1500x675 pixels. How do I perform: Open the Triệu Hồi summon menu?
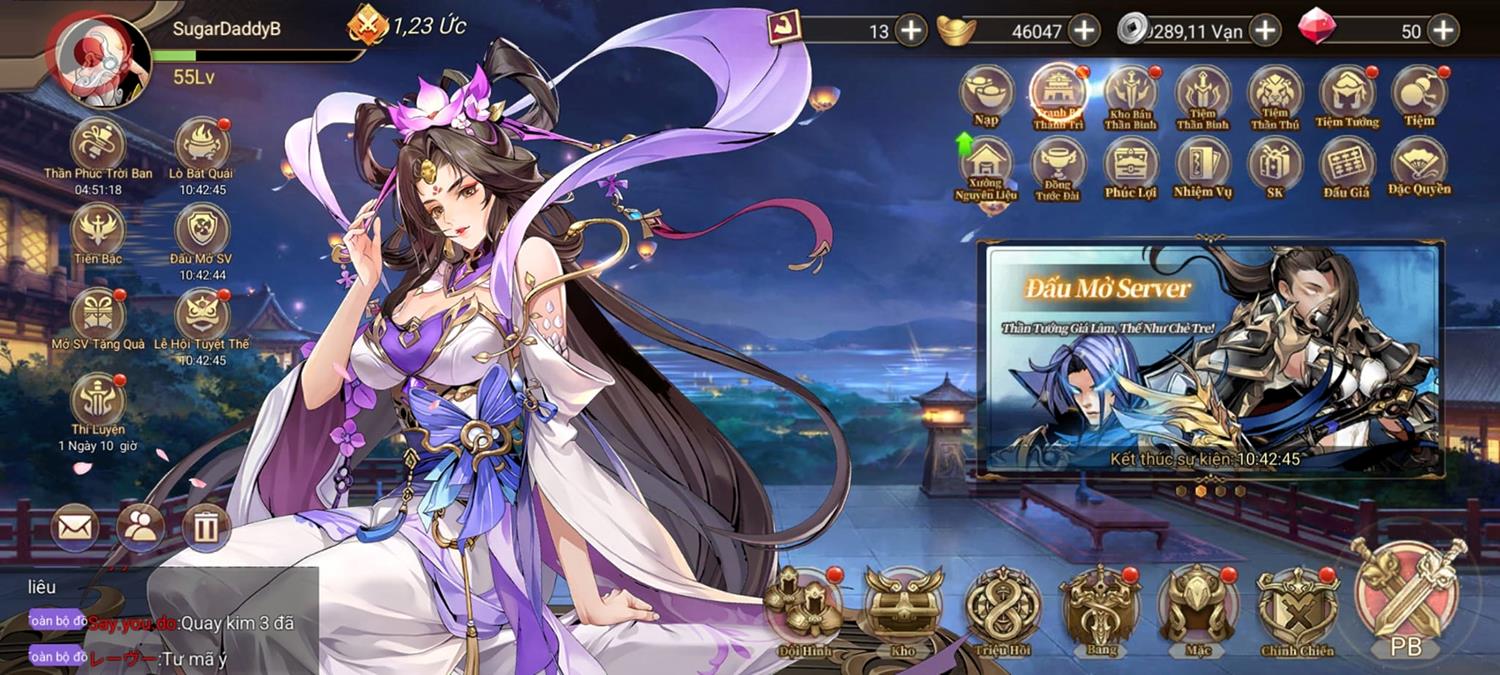pyautogui.click(x=1003, y=605)
